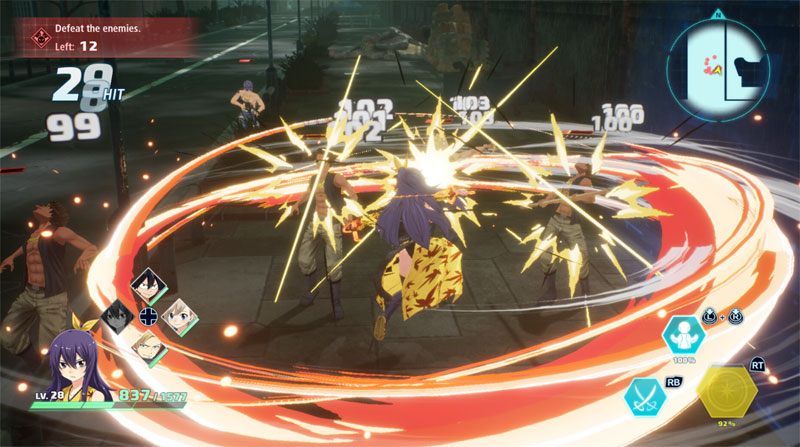The height and width of the screenshot is (447, 800).
Task: Switch to the light-haired blue-eyed party member
Action: coord(178,316)
